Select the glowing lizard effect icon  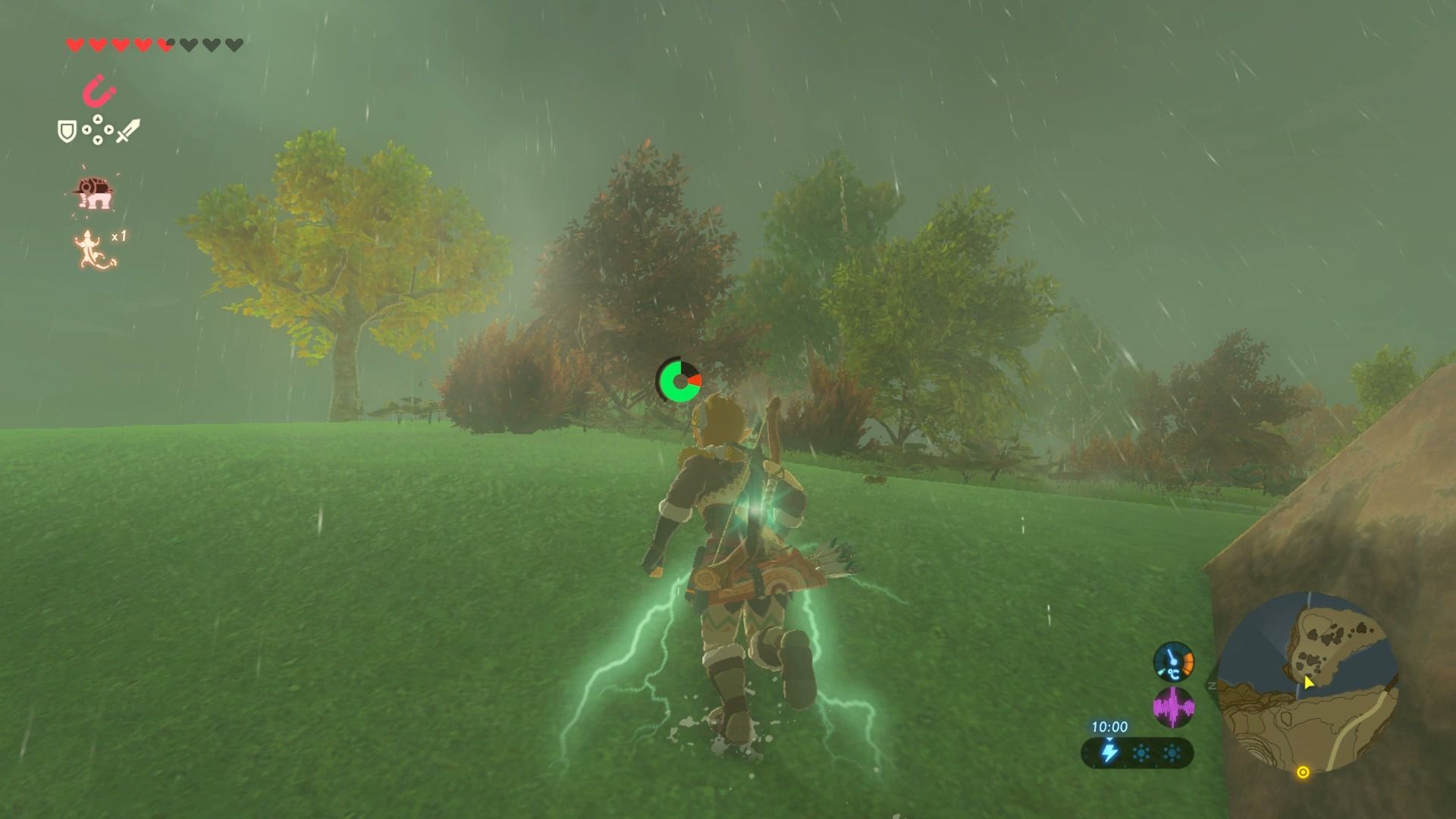93,249
